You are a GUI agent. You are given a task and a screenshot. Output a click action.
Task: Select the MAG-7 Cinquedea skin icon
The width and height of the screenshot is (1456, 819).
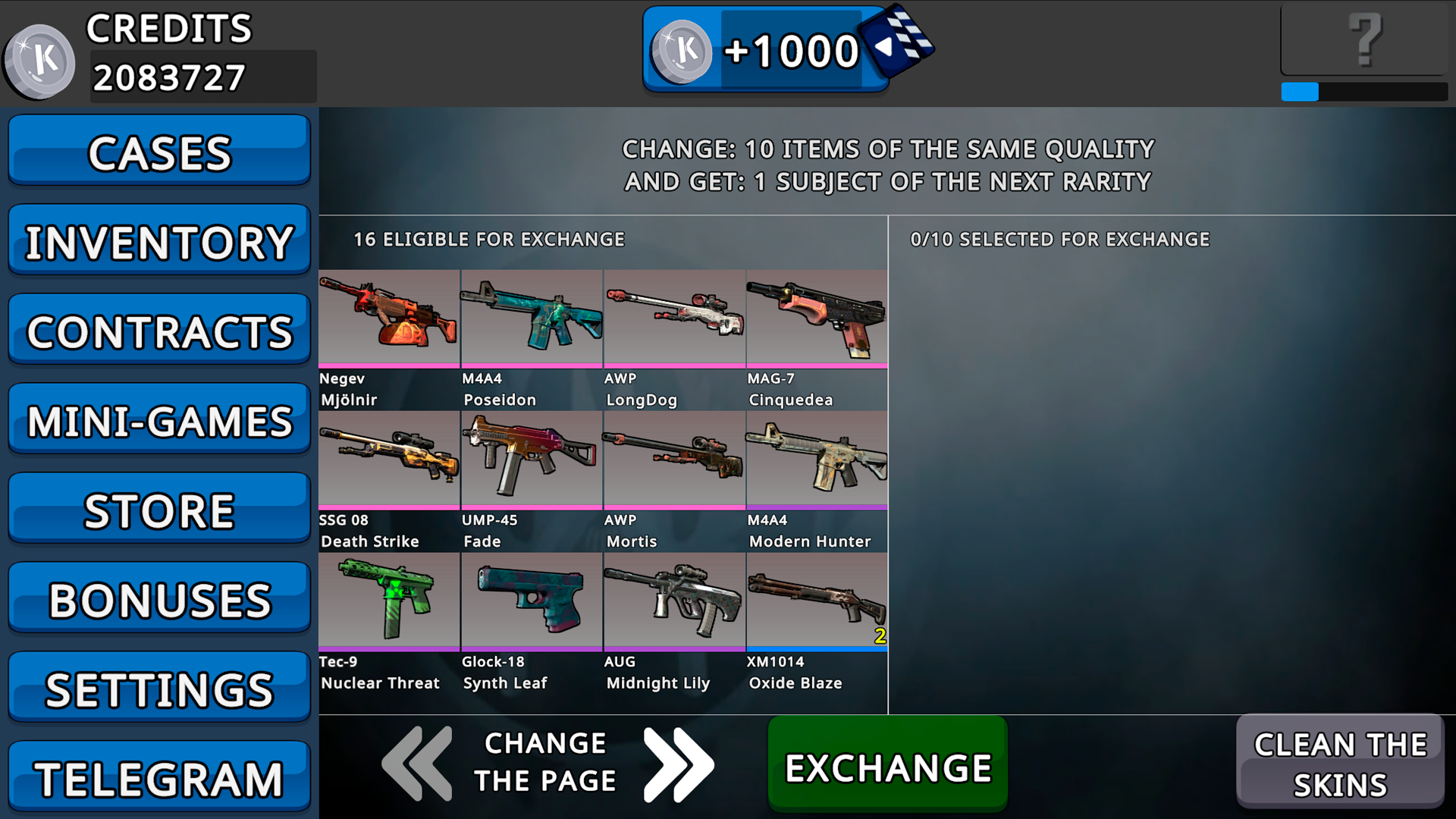tap(816, 317)
